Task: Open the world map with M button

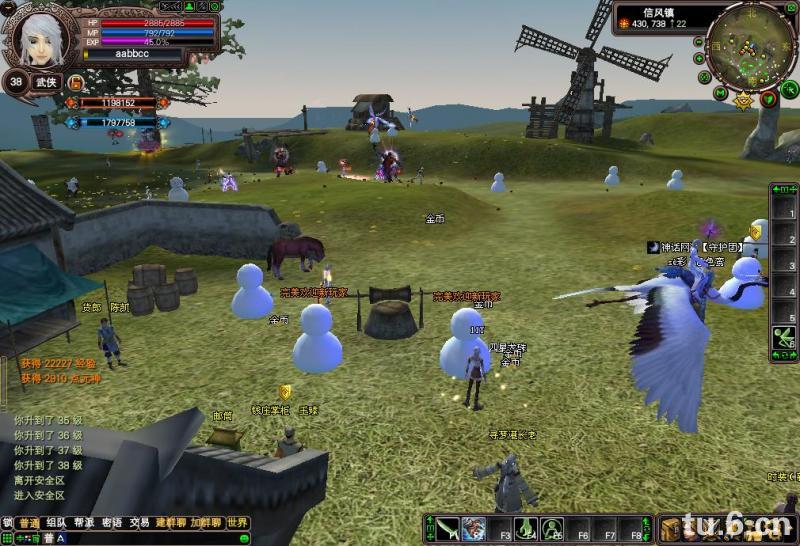Action: (720, 92)
